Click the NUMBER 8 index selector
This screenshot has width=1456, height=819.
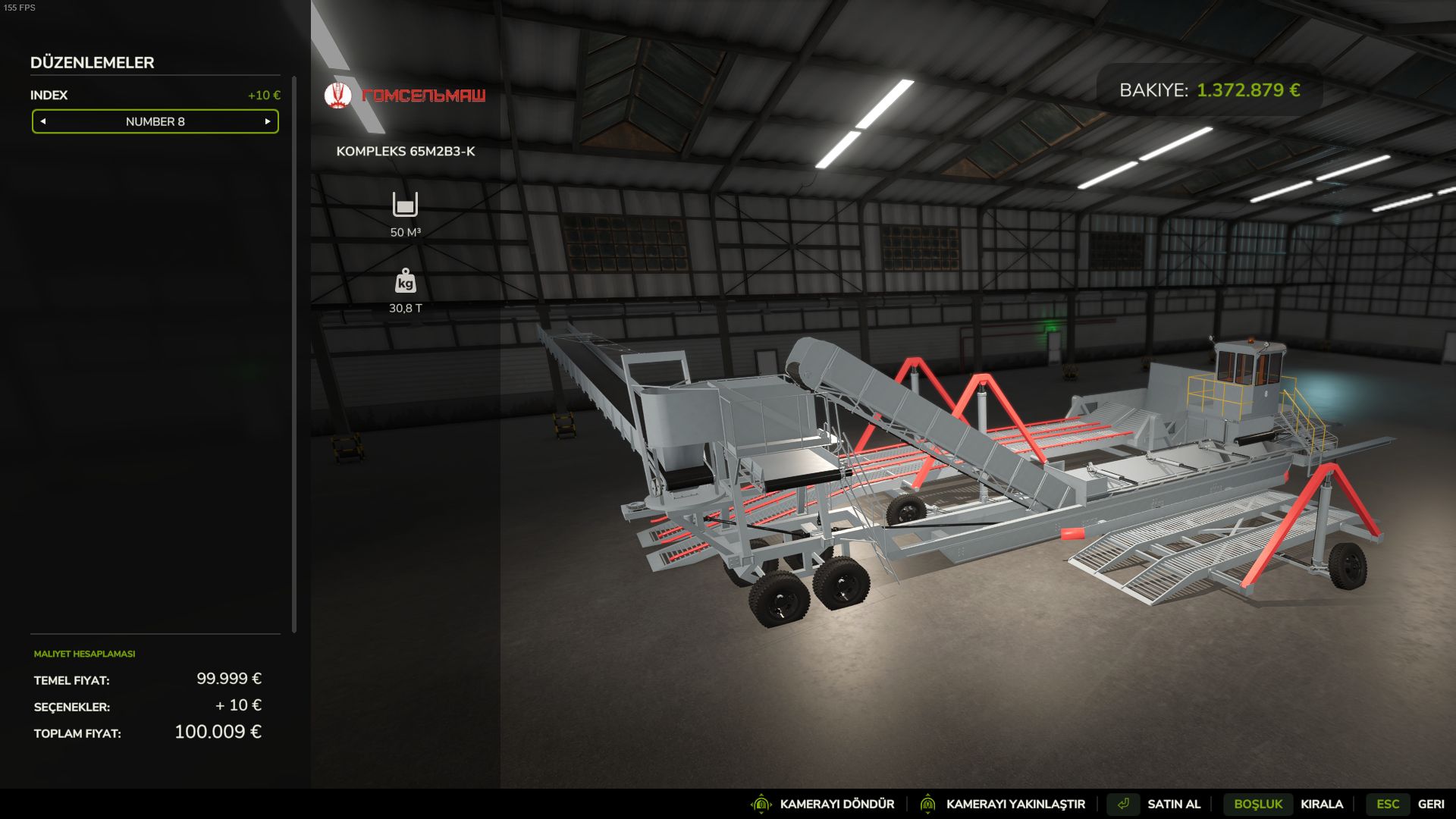(155, 121)
